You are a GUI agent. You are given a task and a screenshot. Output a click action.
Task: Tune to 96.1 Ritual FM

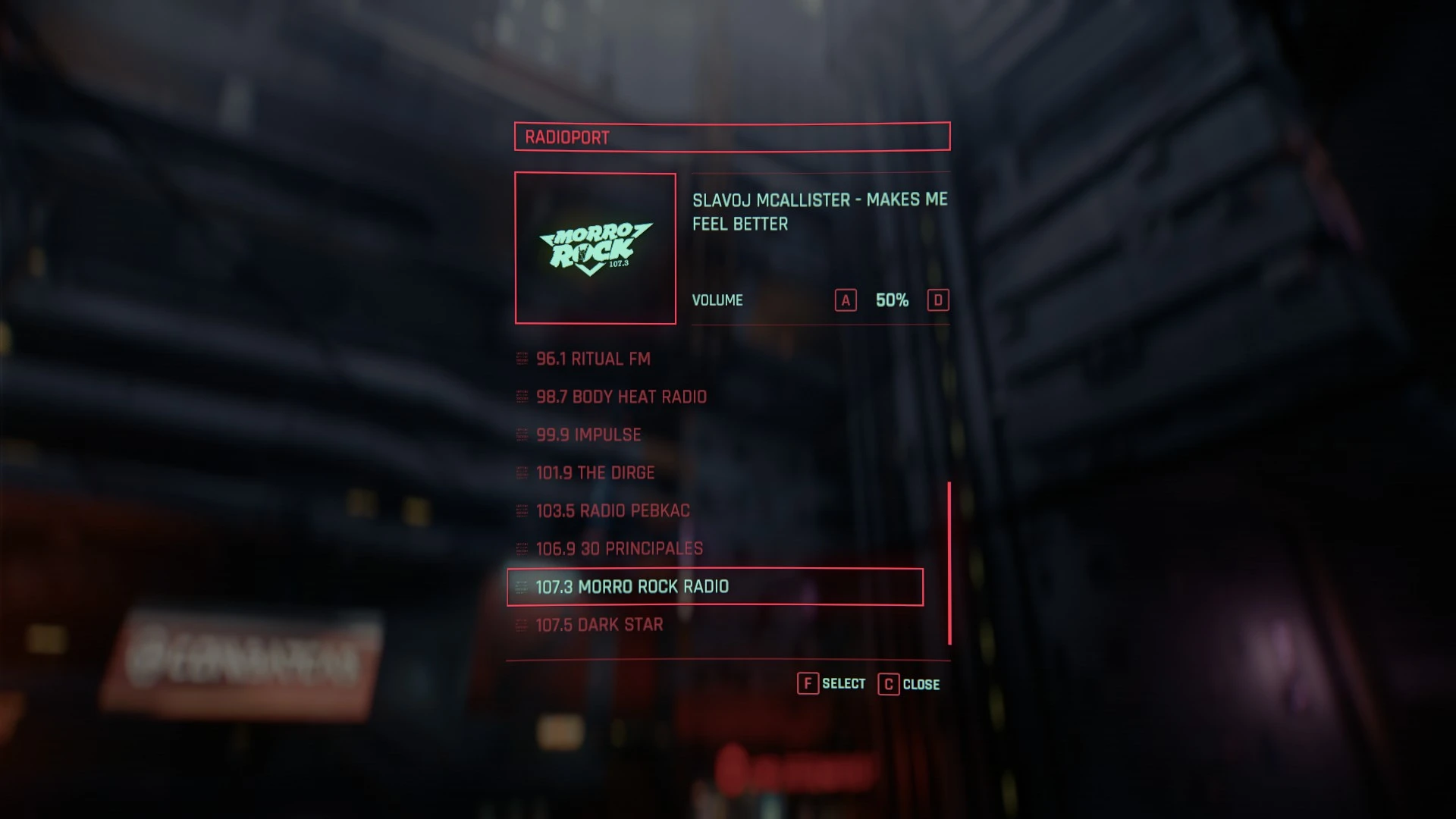pyautogui.click(x=593, y=359)
